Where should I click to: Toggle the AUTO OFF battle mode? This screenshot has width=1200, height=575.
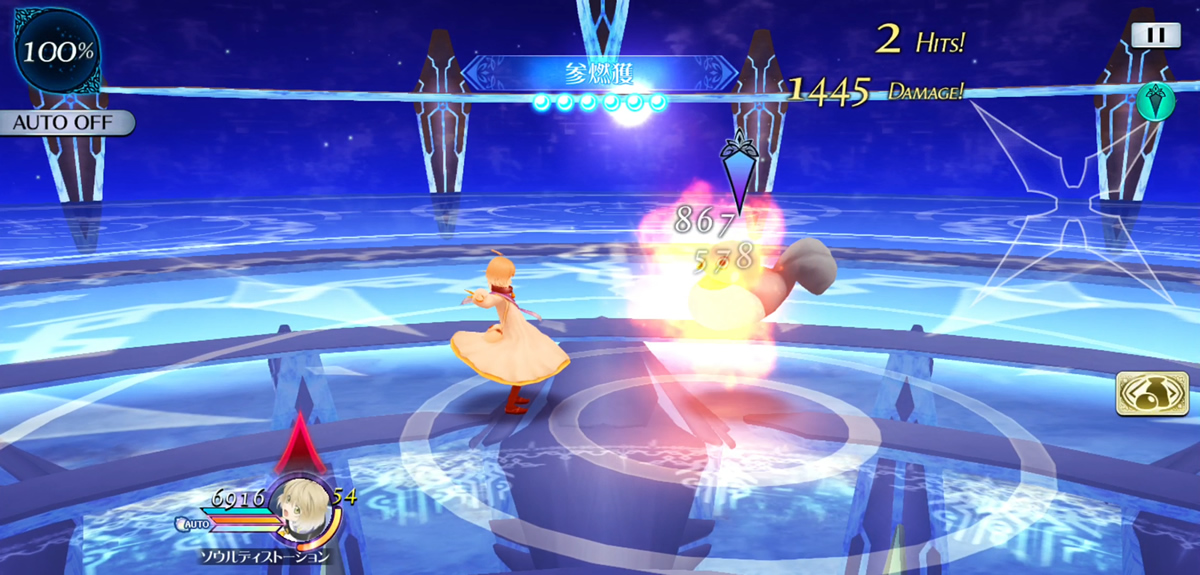66,123
